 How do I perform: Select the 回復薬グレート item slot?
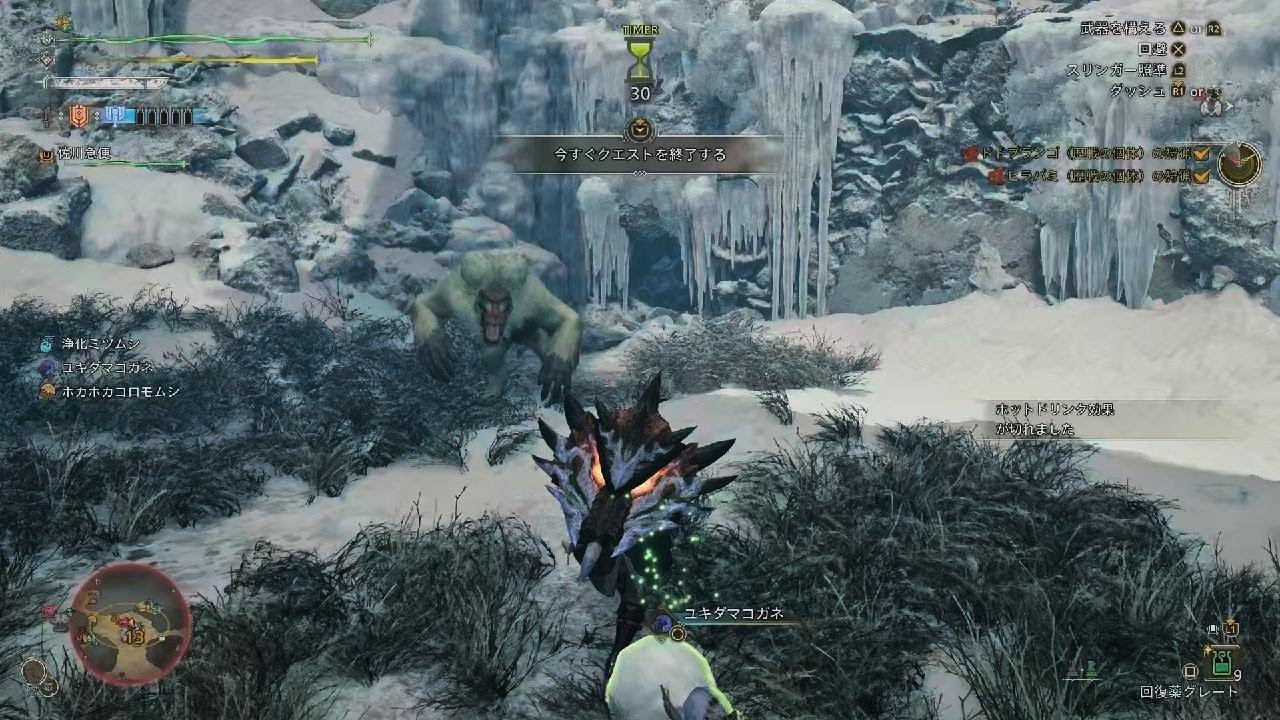1224,662
